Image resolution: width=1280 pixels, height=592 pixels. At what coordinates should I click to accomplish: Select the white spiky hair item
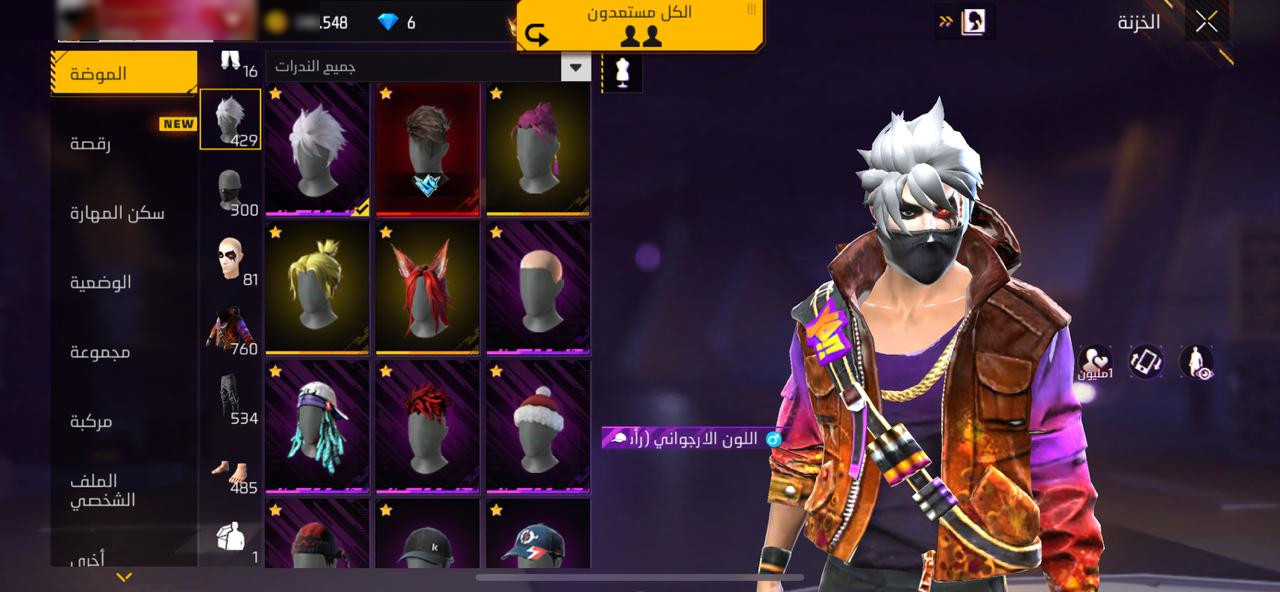pyautogui.click(x=318, y=149)
